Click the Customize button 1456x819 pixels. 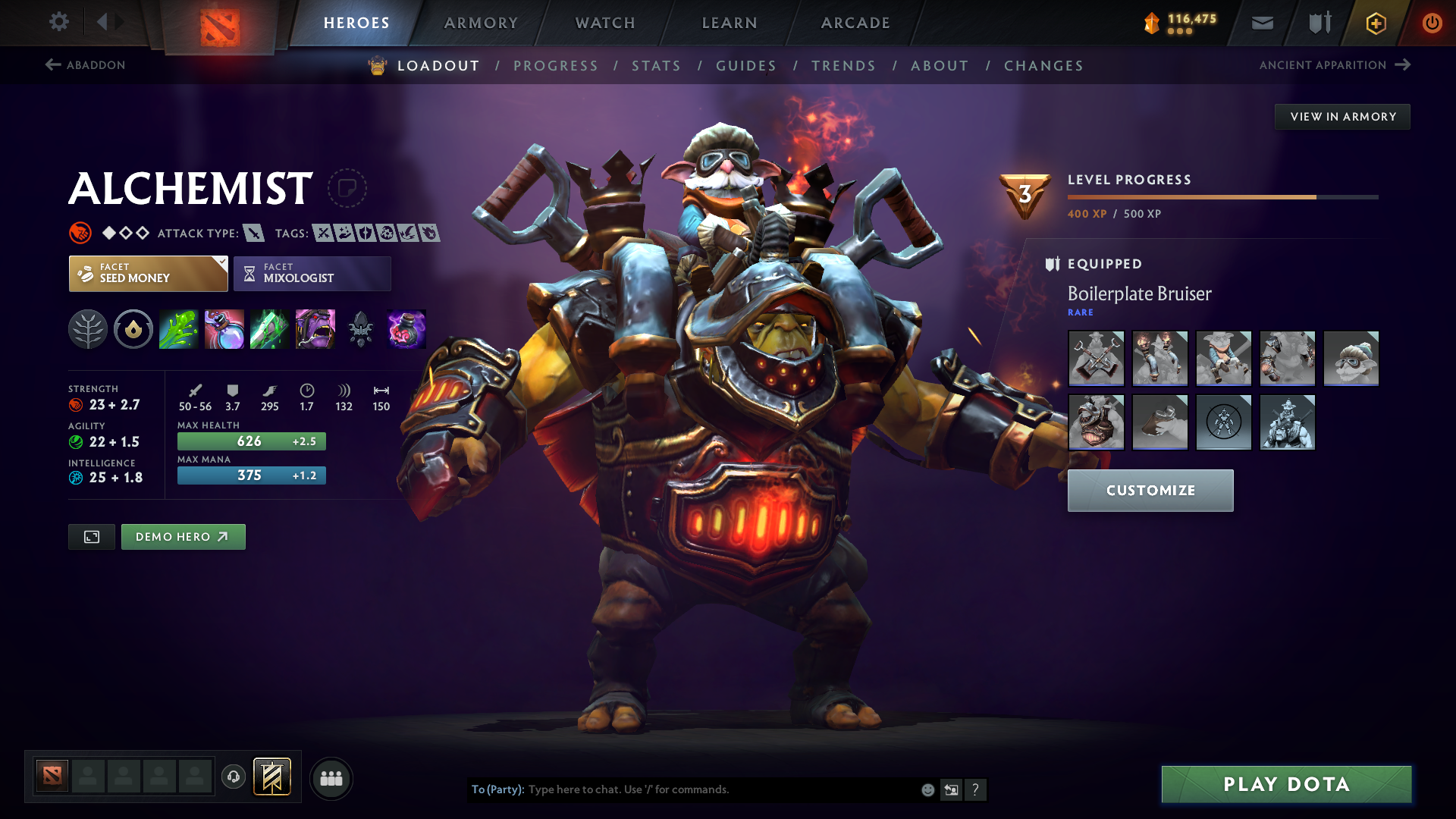[x=1150, y=491]
